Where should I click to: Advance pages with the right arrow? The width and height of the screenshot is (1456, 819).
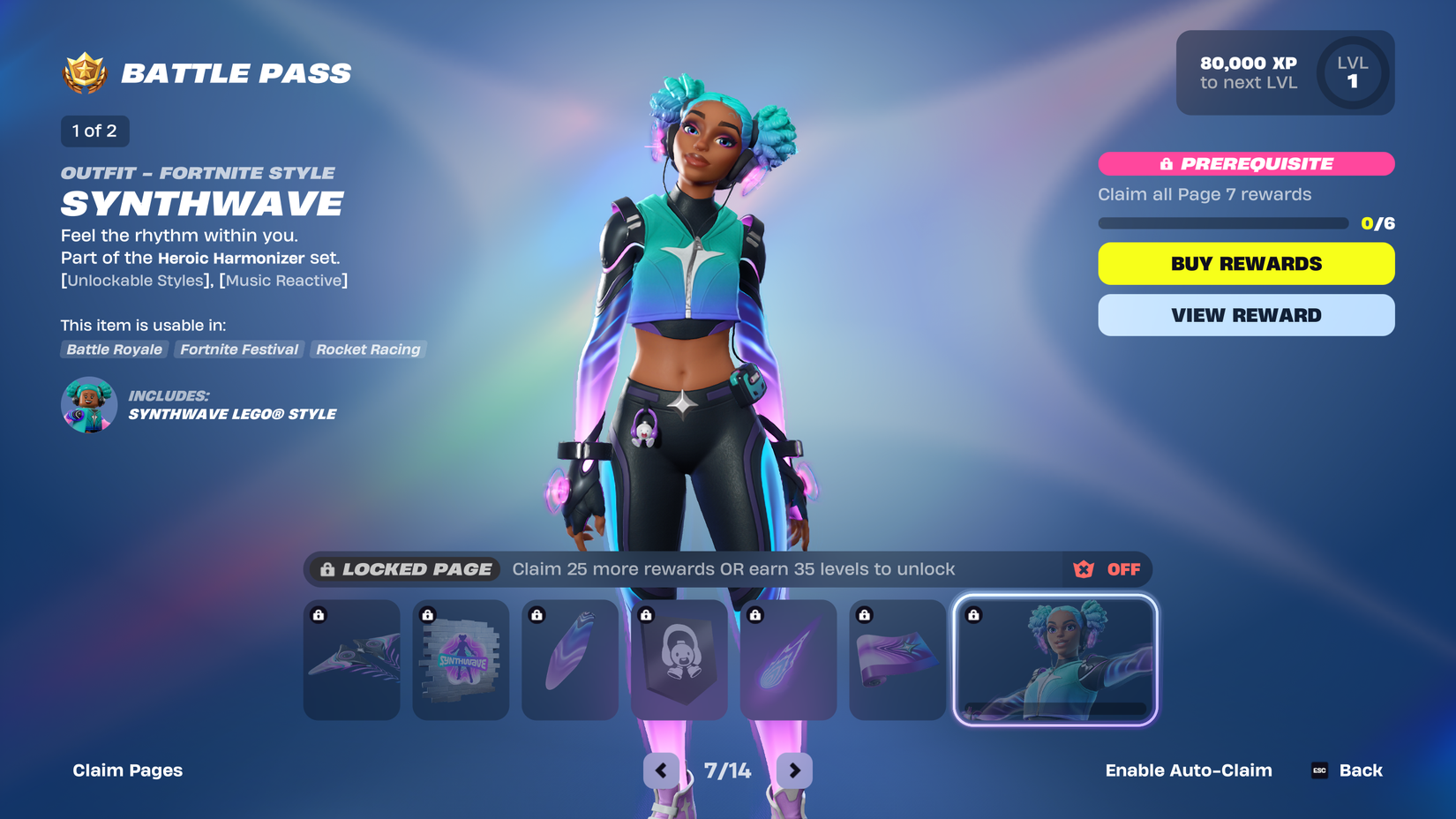(x=792, y=770)
